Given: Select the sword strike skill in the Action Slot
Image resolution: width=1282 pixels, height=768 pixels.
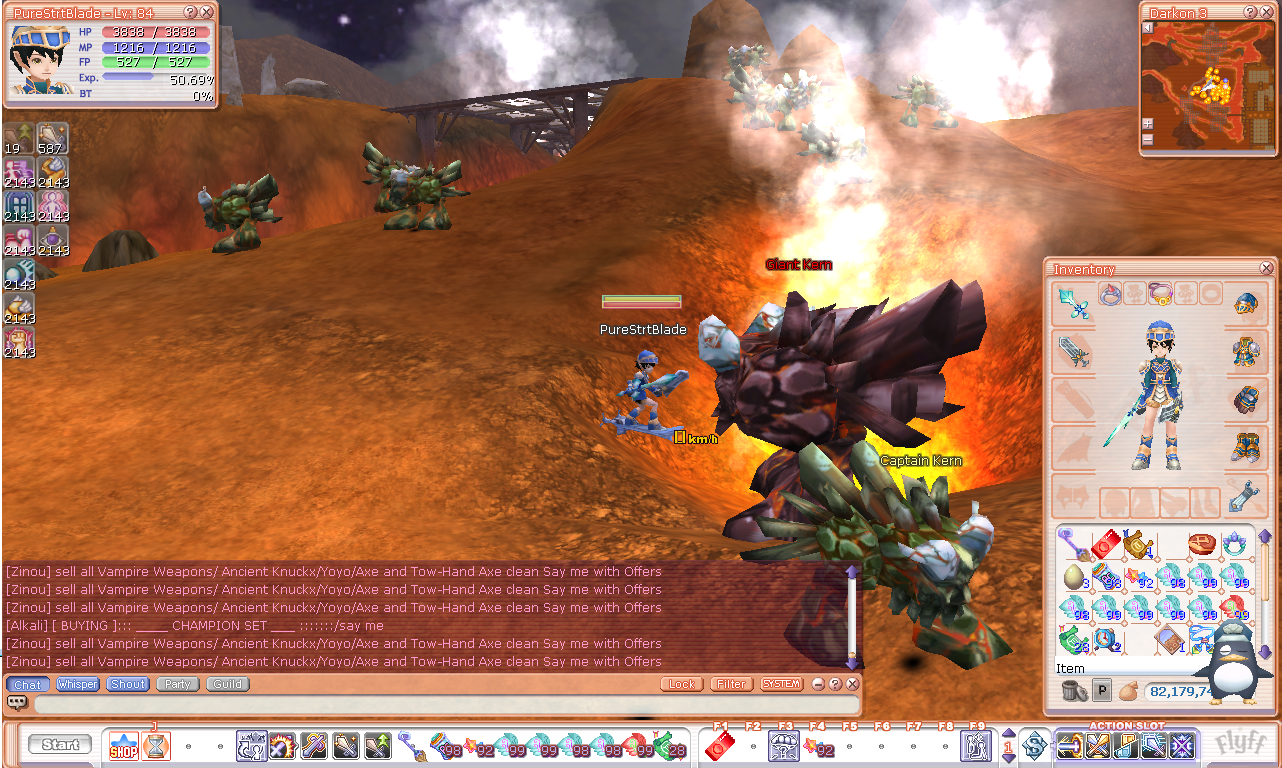Looking at the screenshot, I should click(x=1072, y=746).
